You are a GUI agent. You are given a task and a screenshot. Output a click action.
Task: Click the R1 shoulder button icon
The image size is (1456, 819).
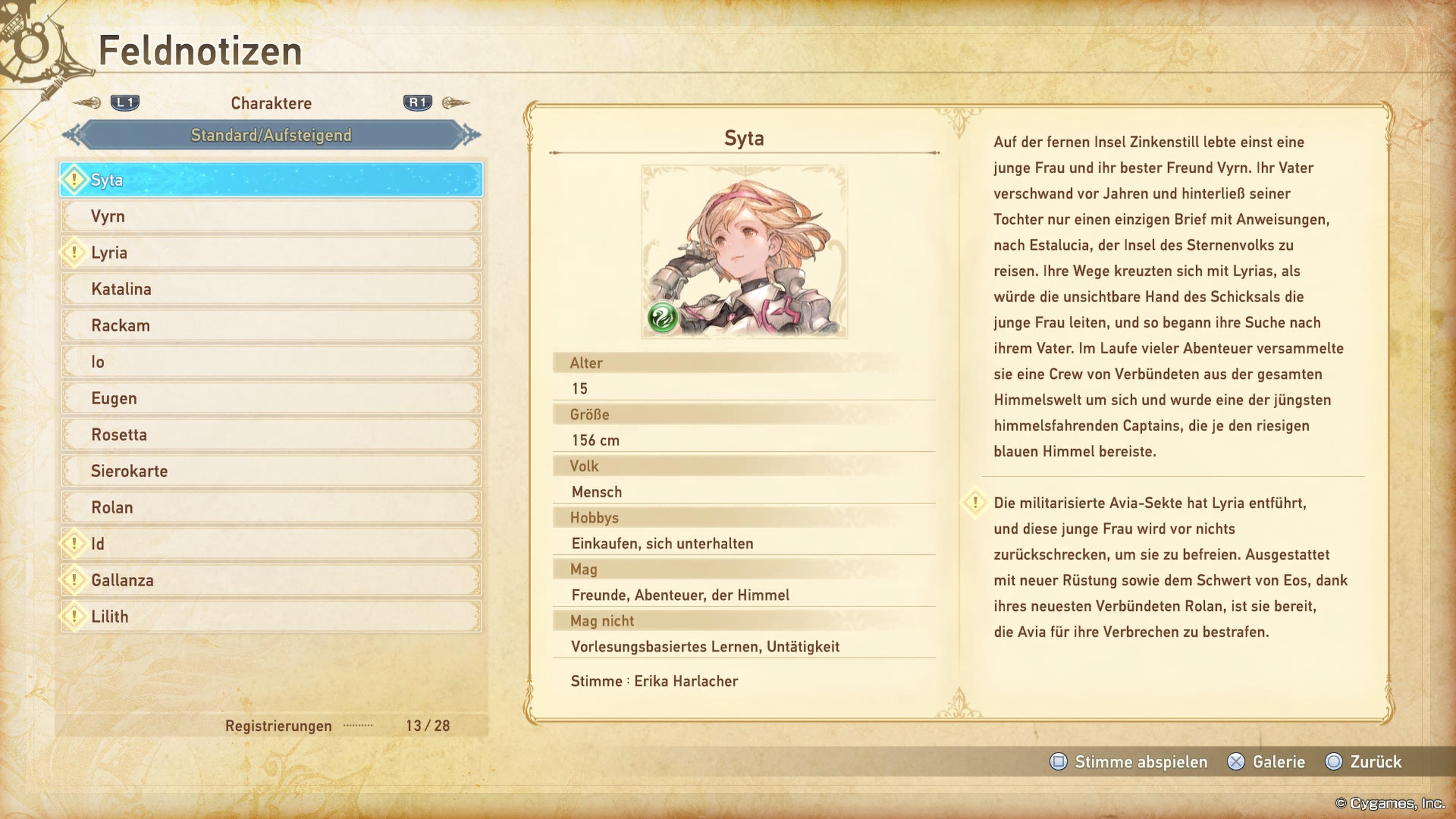tap(417, 103)
